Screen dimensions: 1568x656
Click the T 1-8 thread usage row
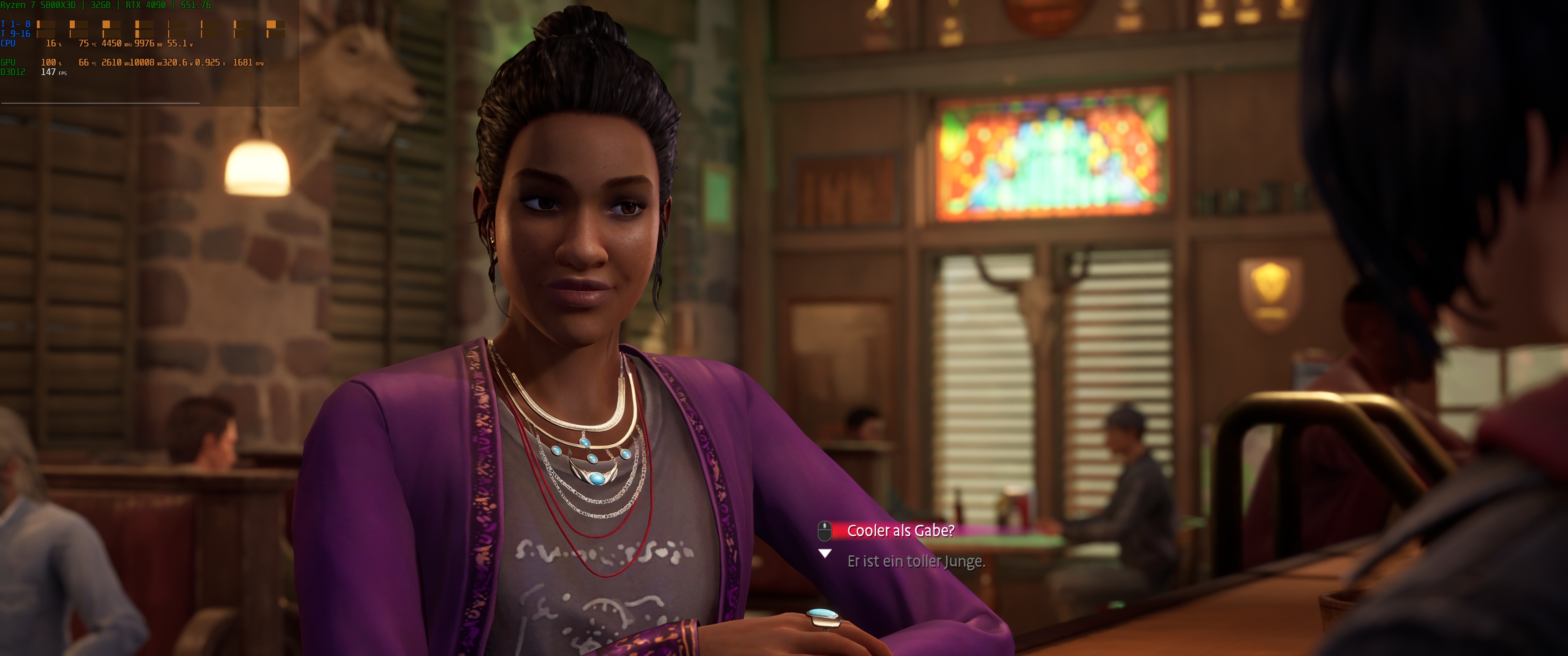pyautogui.click(x=15, y=25)
